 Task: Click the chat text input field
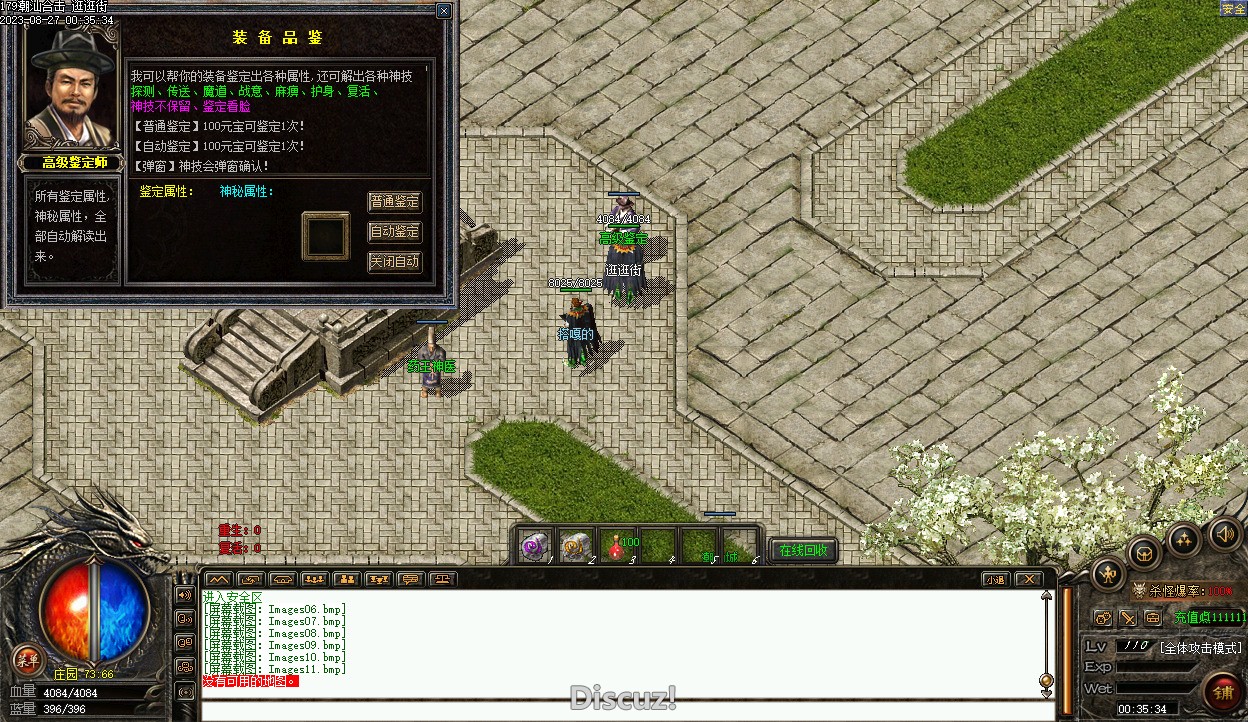620,711
